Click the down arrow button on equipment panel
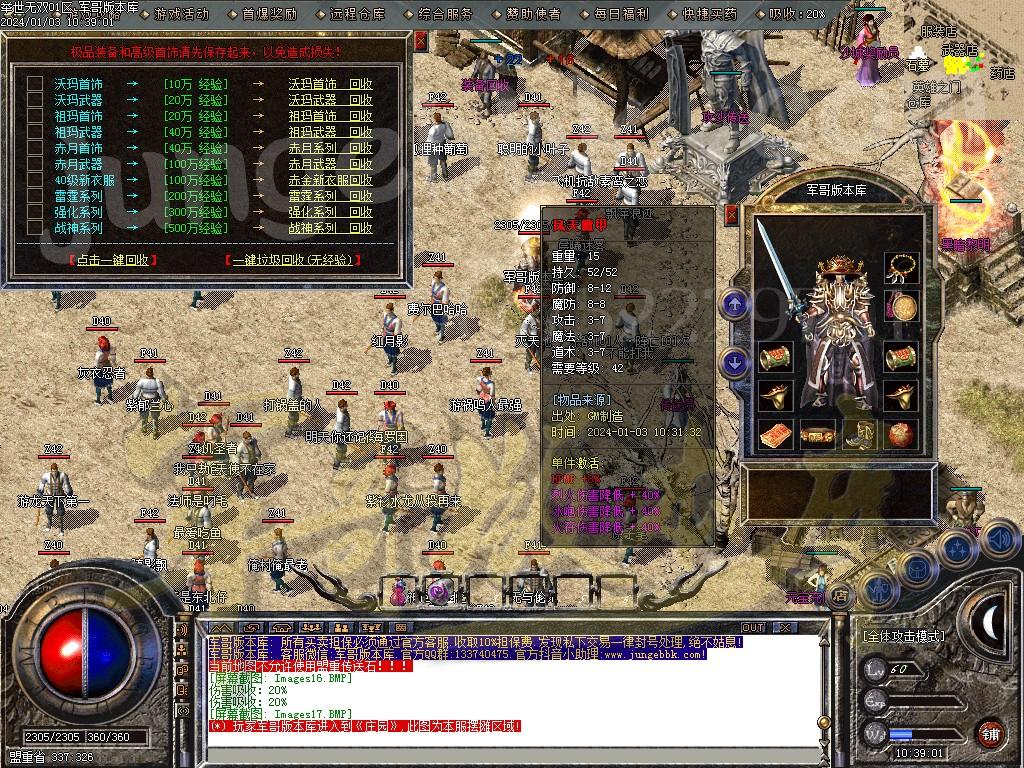This screenshot has width=1024, height=768. tap(735, 361)
